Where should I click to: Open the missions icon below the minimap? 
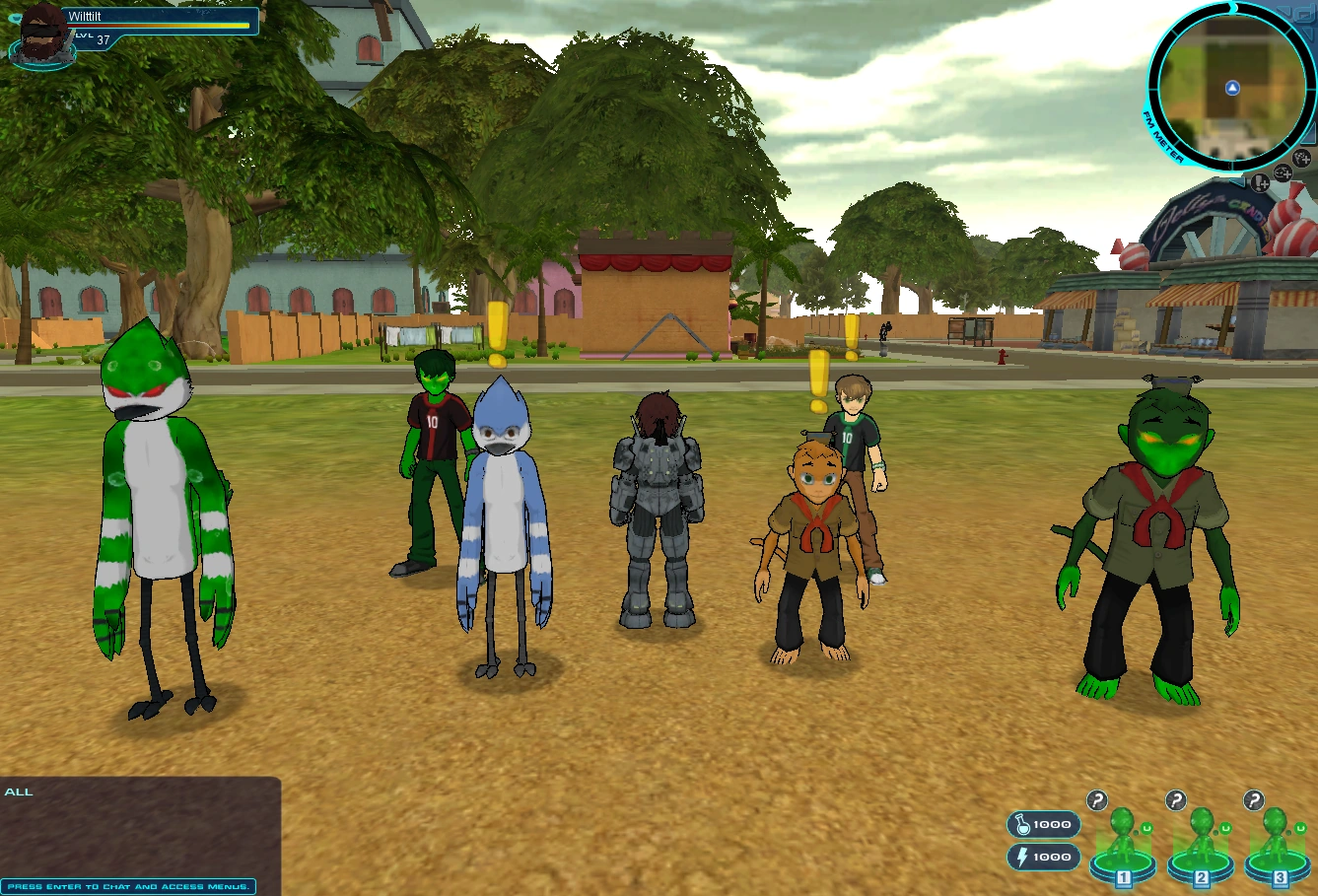click(1261, 183)
